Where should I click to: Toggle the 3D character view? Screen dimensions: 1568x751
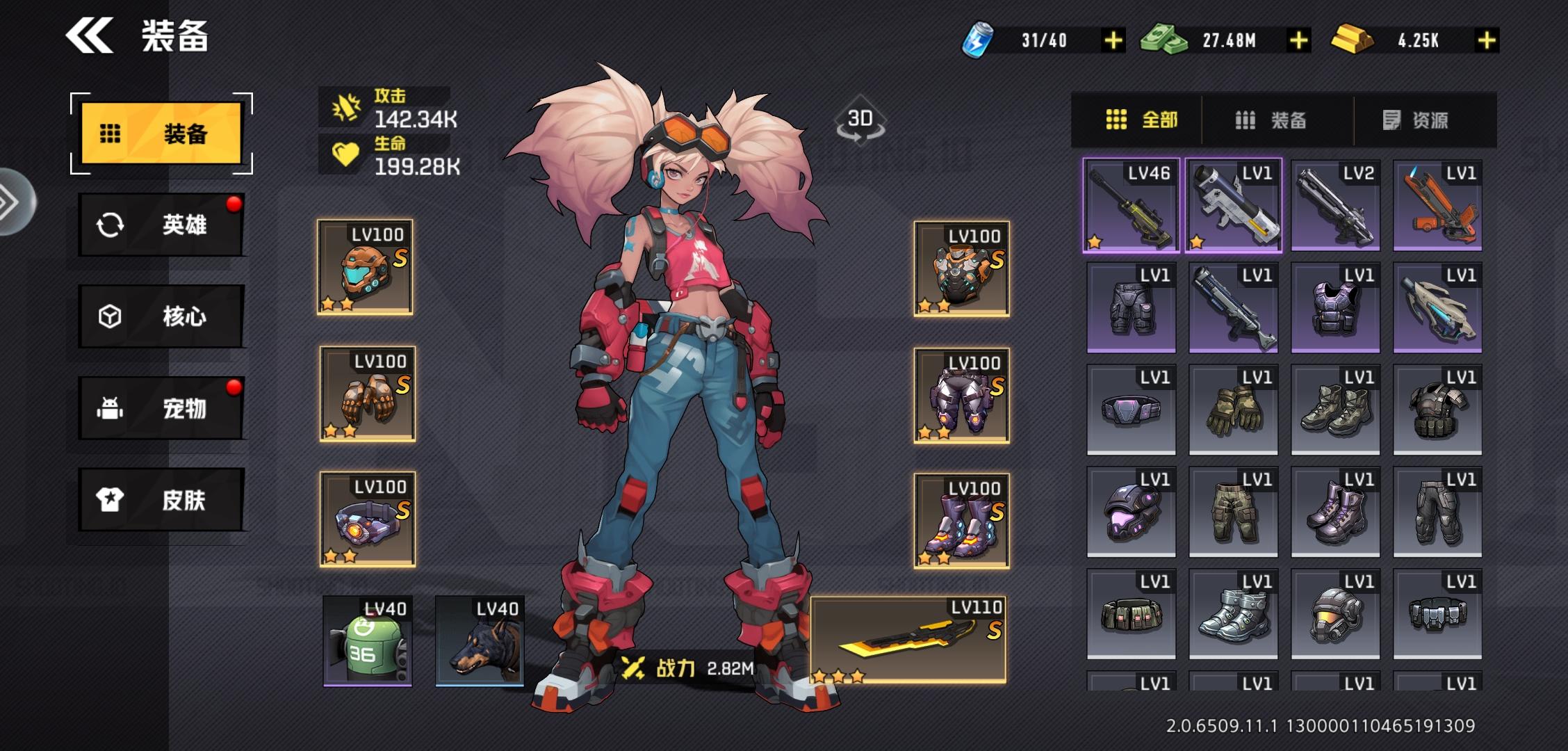(860, 120)
